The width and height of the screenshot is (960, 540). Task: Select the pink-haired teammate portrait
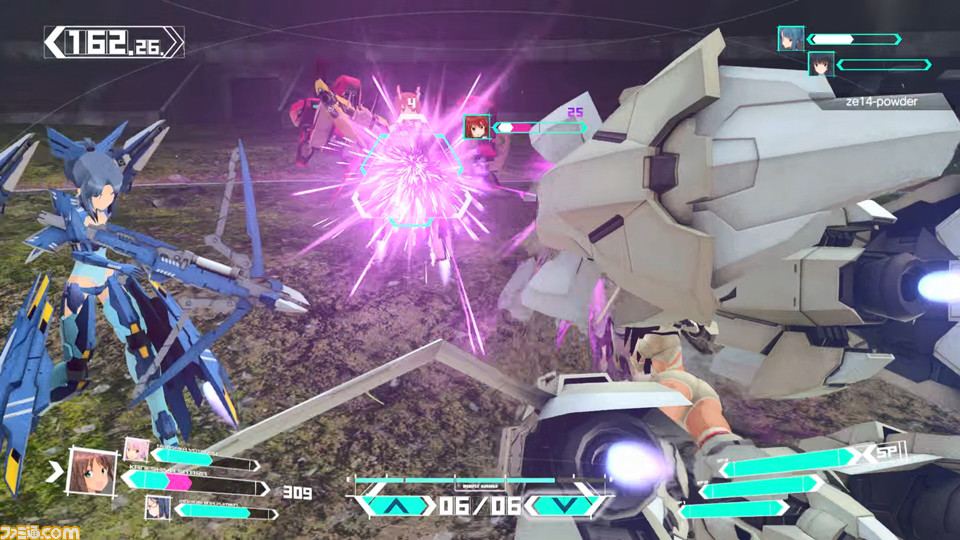coord(137,450)
